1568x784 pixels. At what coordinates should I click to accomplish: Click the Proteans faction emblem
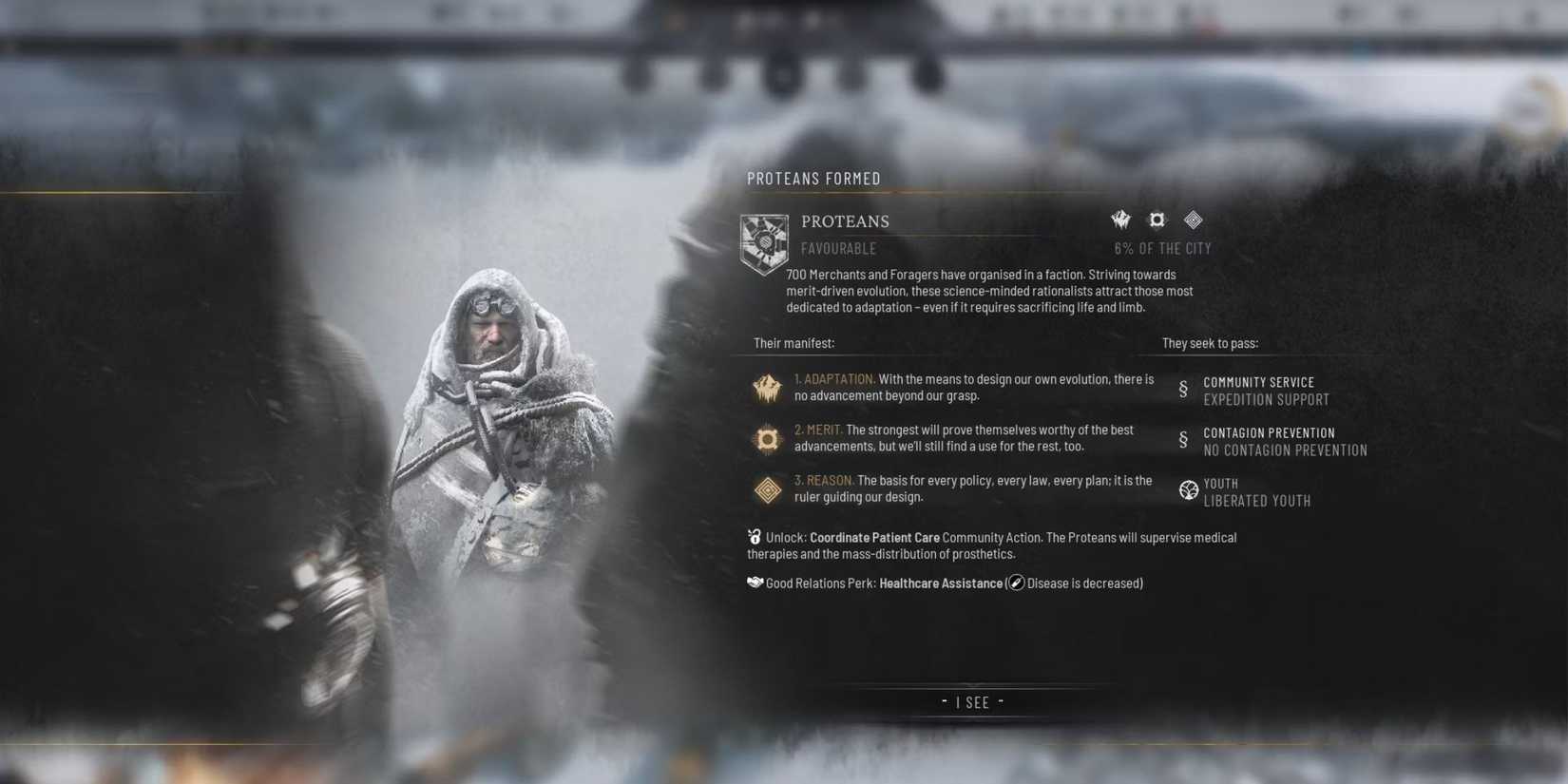[x=763, y=242]
